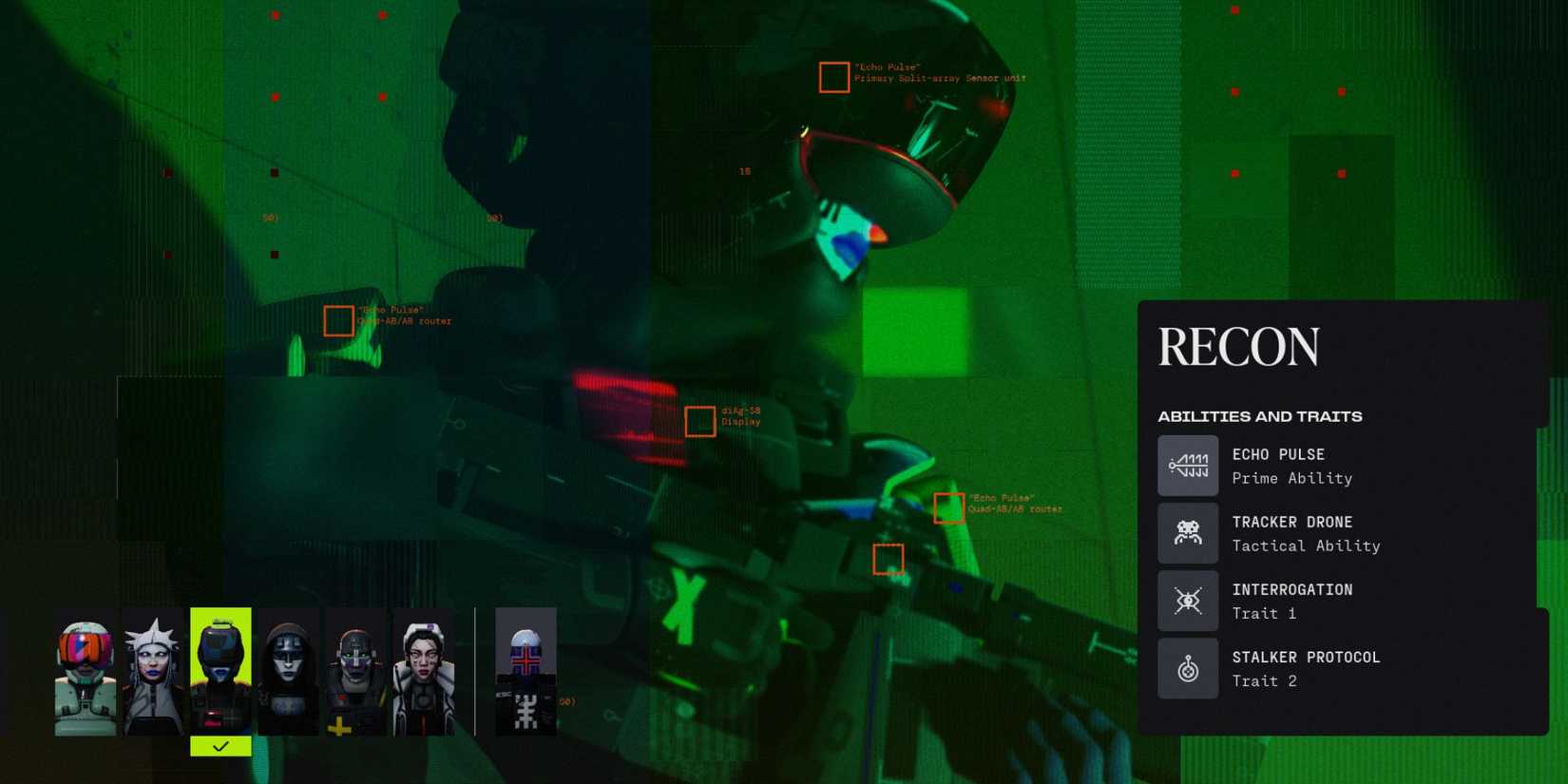Switch to the RECON class panel
Image resolution: width=1568 pixels, height=784 pixels.
(1238, 346)
